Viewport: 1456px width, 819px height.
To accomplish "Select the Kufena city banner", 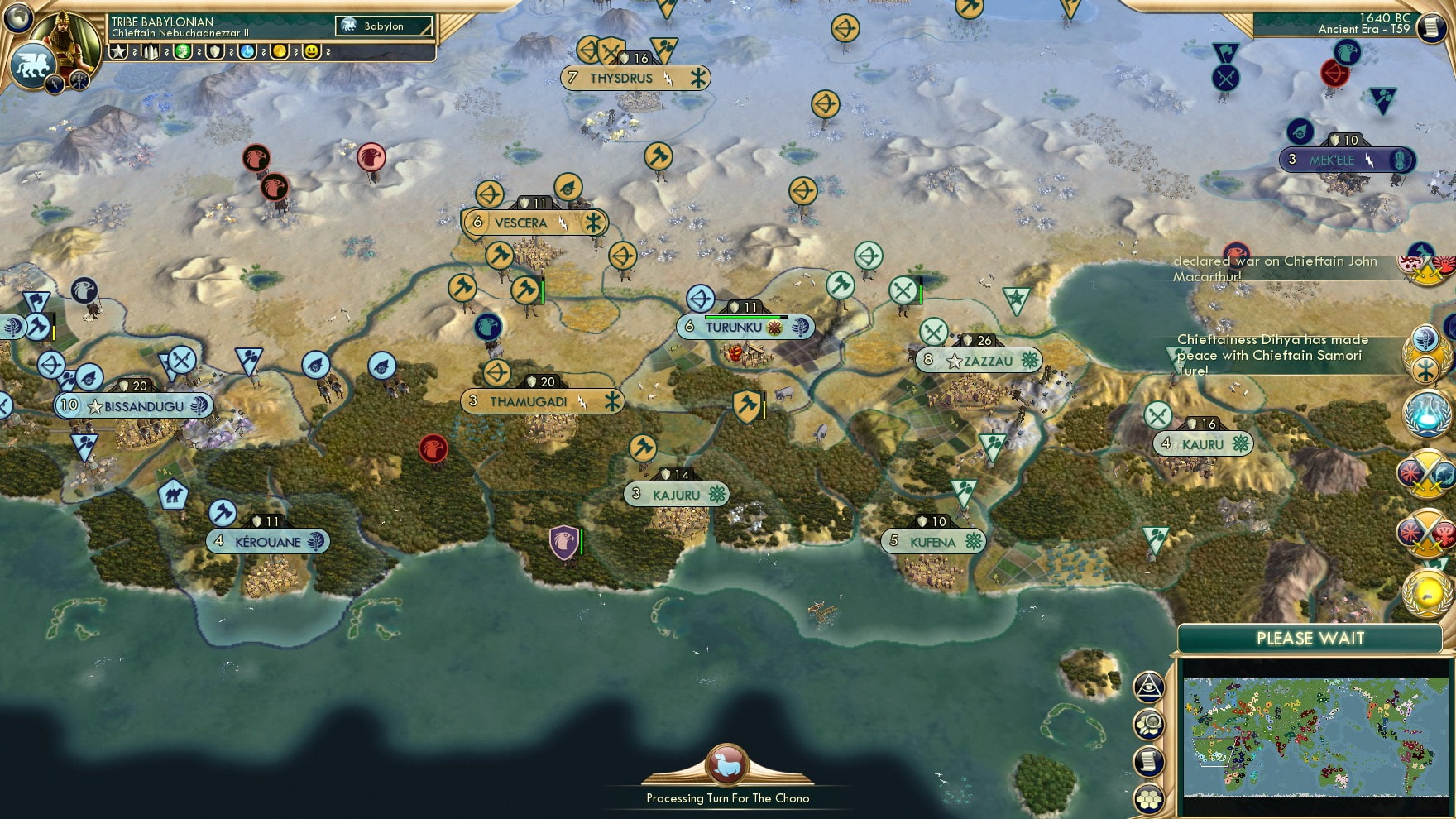I will (x=933, y=540).
